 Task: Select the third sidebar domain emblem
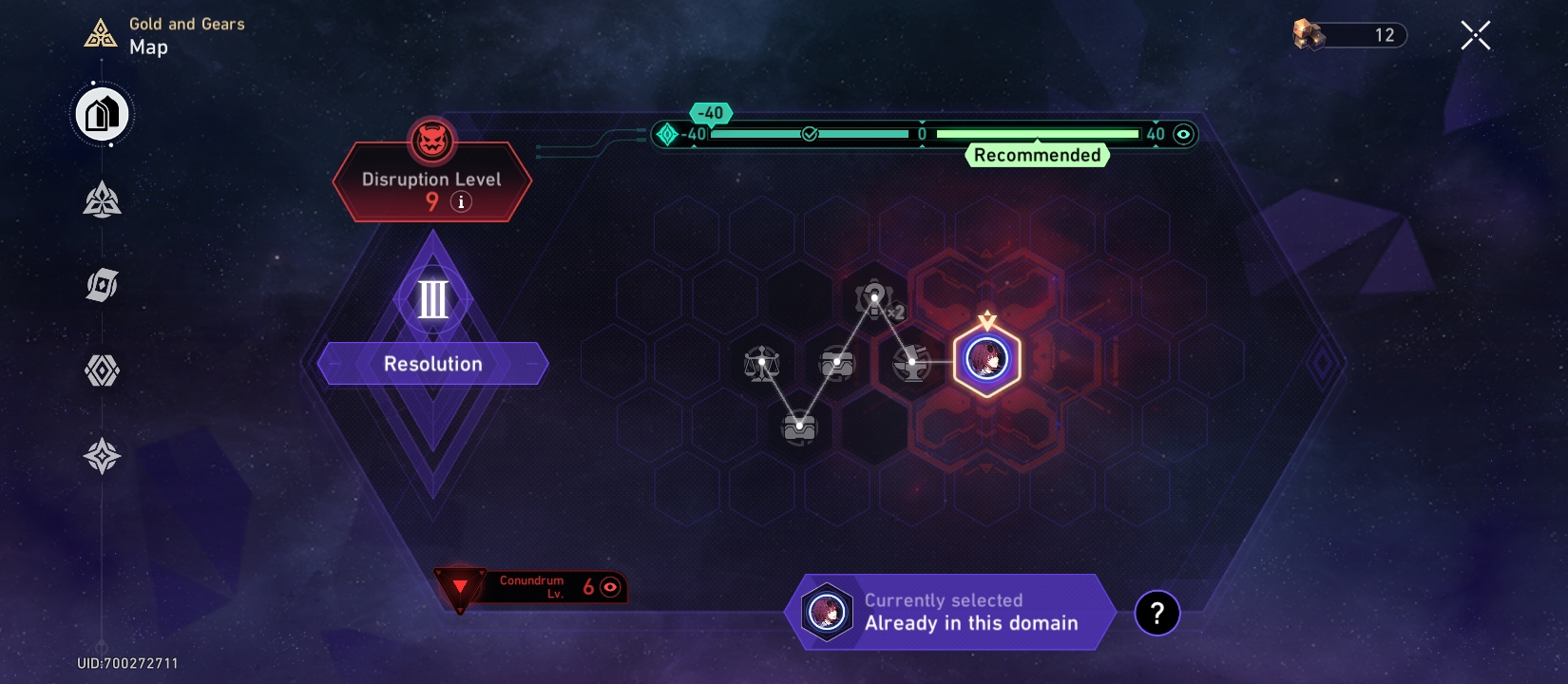[101, 285]
